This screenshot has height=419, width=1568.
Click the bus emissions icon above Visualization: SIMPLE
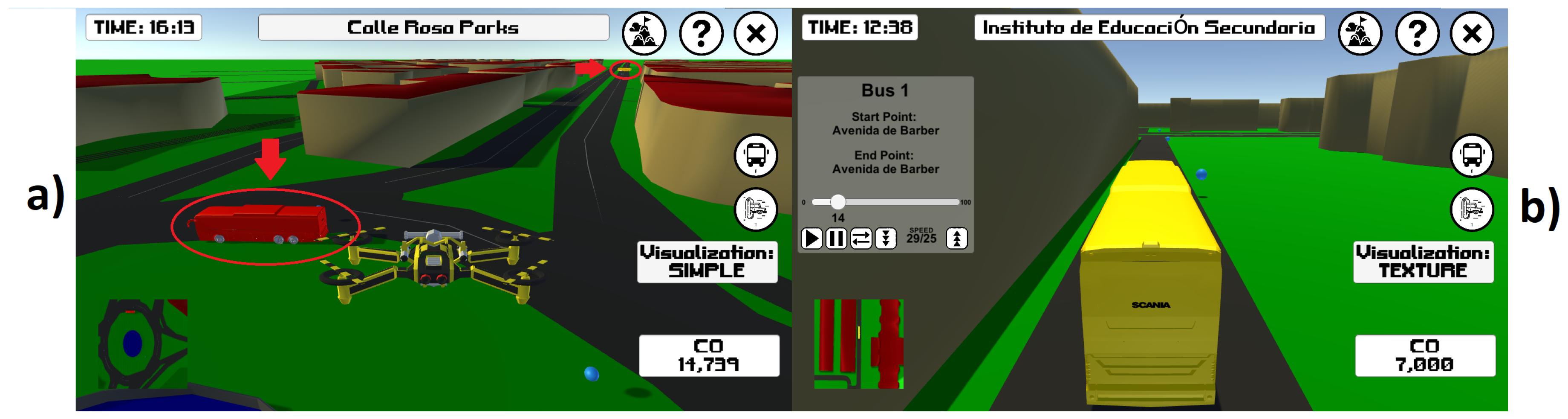[x=755, y=209]
